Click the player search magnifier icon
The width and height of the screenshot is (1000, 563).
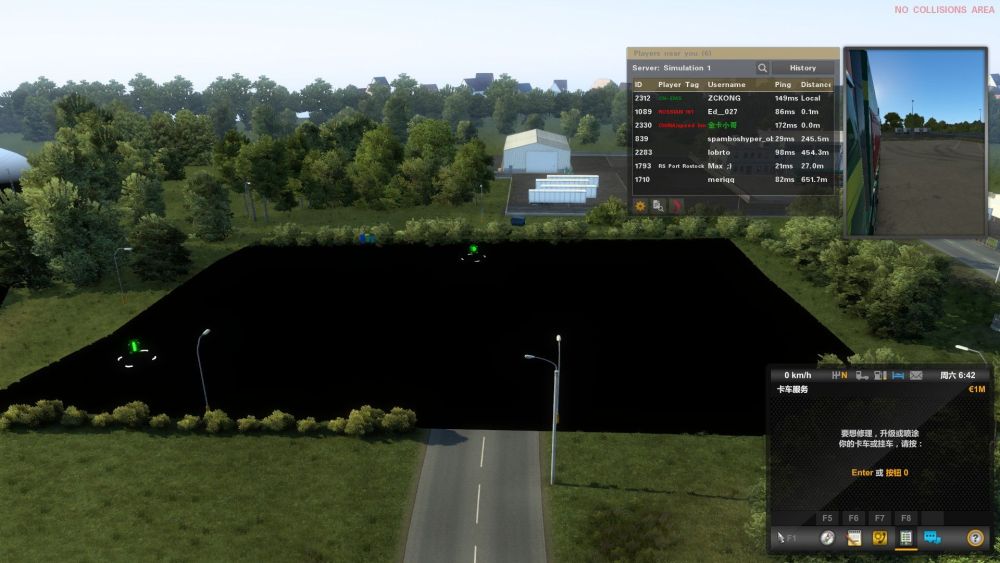tap(762, 68)
